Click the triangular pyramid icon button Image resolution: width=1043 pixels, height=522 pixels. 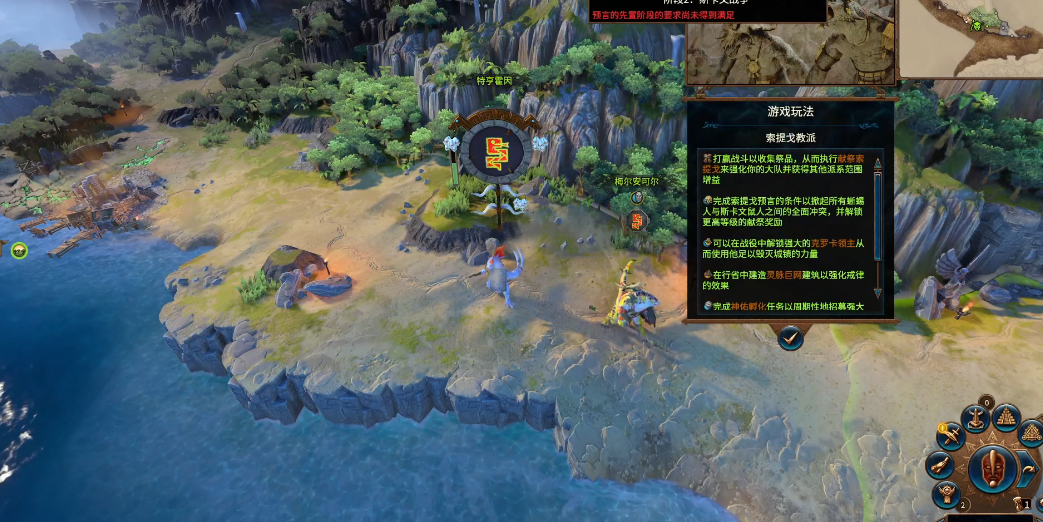pos(1029,431)
